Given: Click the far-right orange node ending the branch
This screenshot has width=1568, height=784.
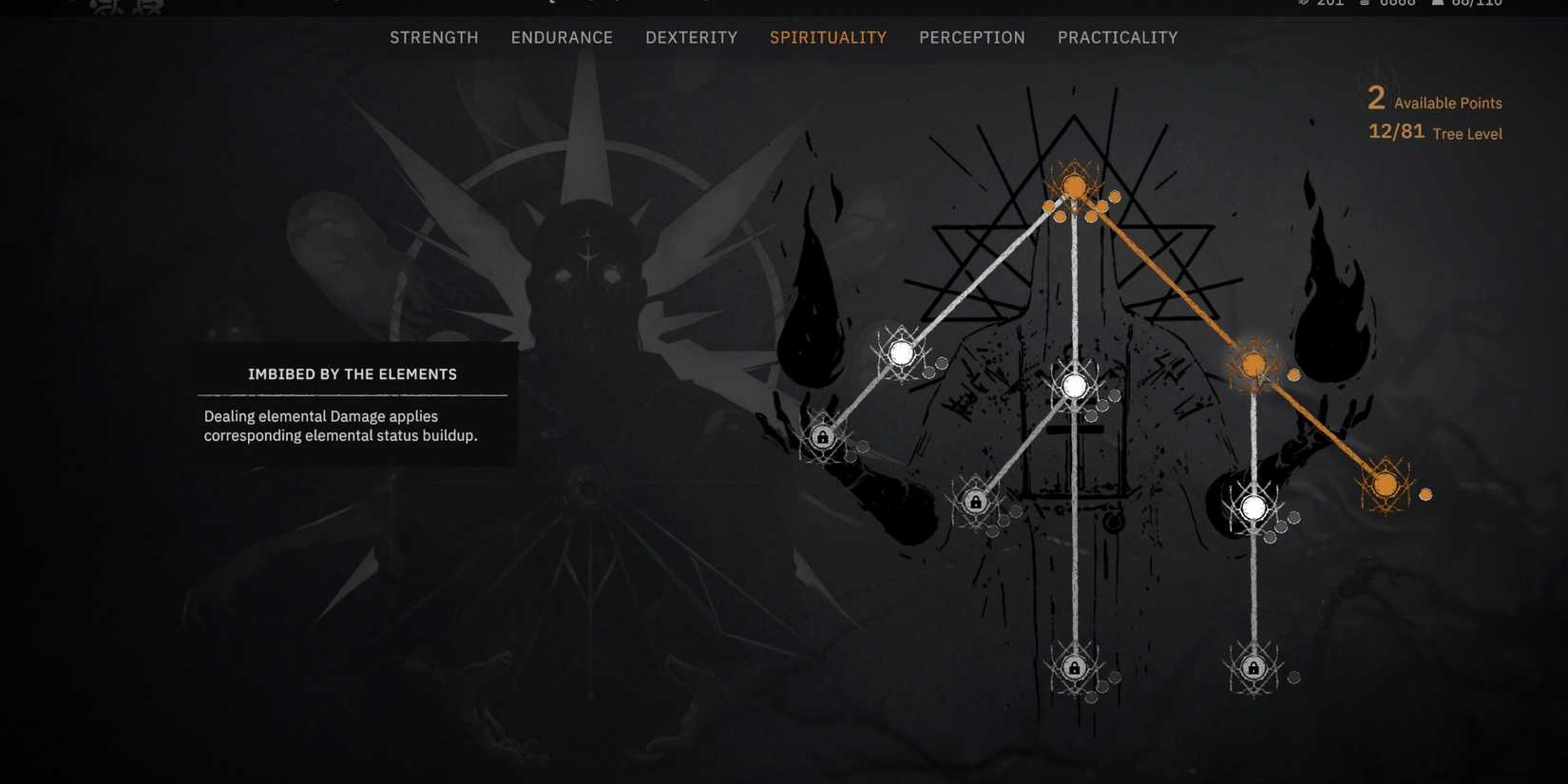Looking at the screenshot, I should point(1386,487).
